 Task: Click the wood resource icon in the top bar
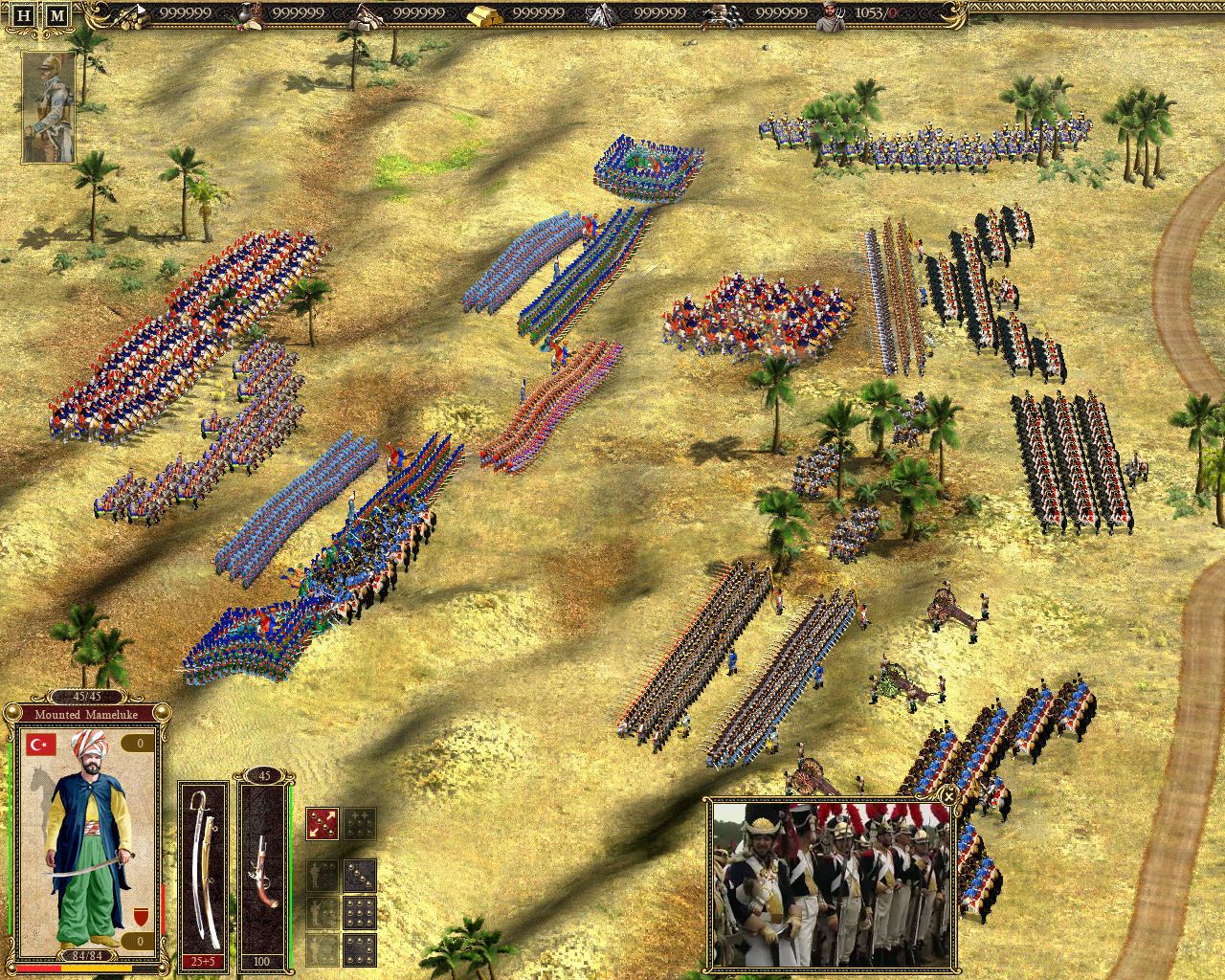129,15
